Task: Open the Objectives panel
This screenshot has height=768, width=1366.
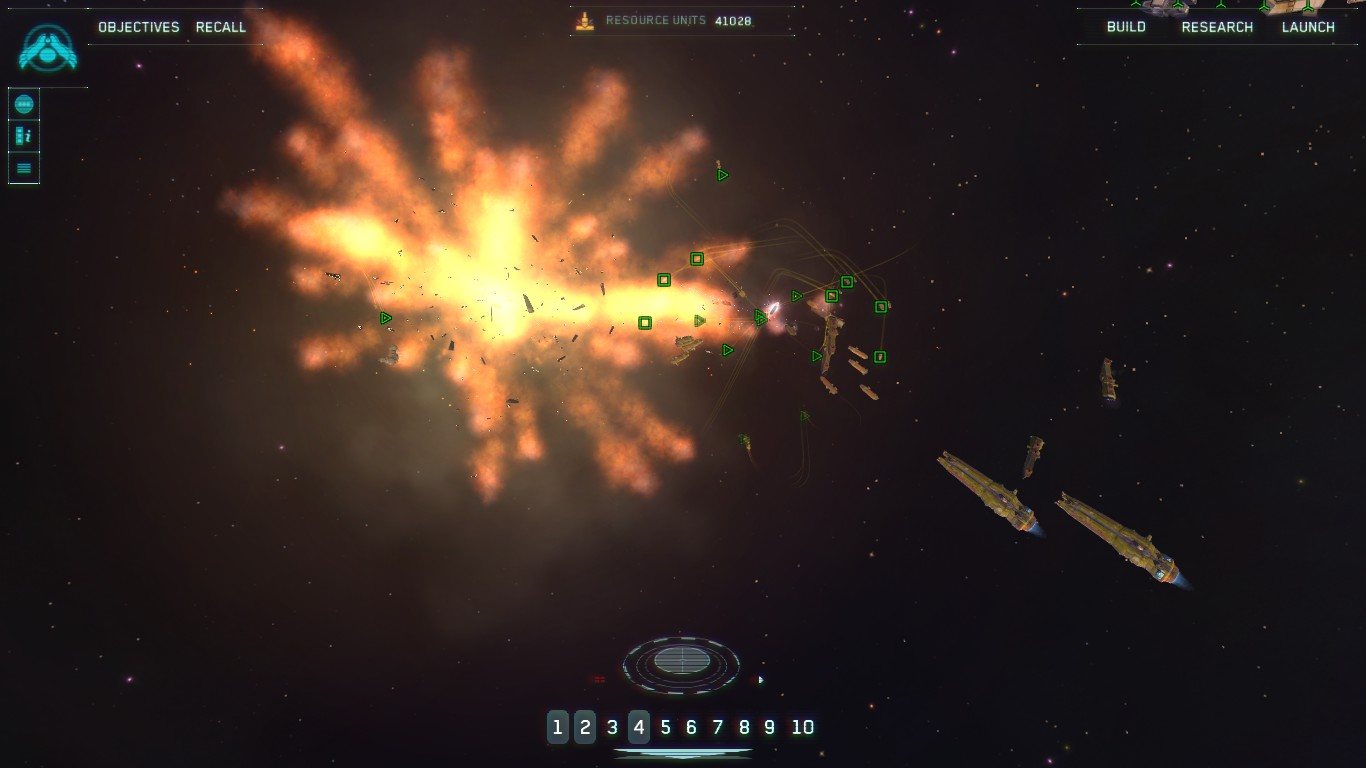Action: coord(139,27)
